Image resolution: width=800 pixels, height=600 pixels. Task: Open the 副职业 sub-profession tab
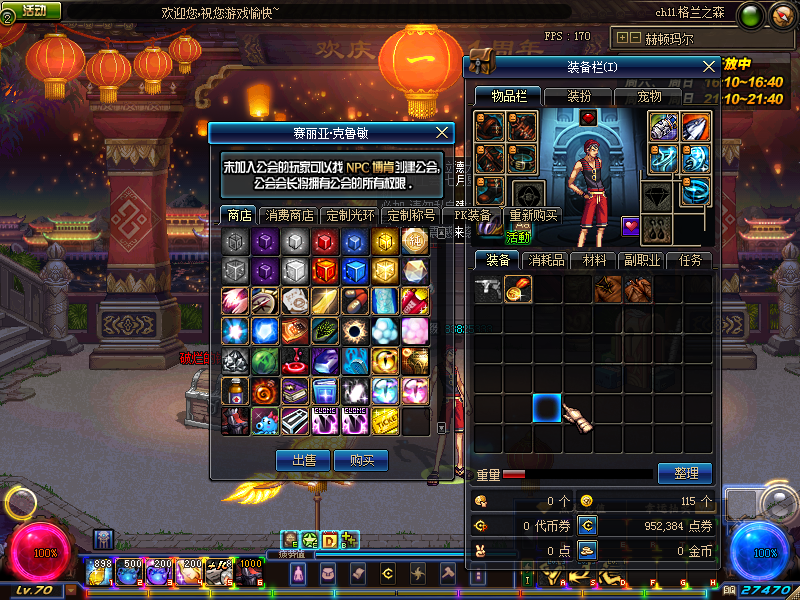click(642, 260)
